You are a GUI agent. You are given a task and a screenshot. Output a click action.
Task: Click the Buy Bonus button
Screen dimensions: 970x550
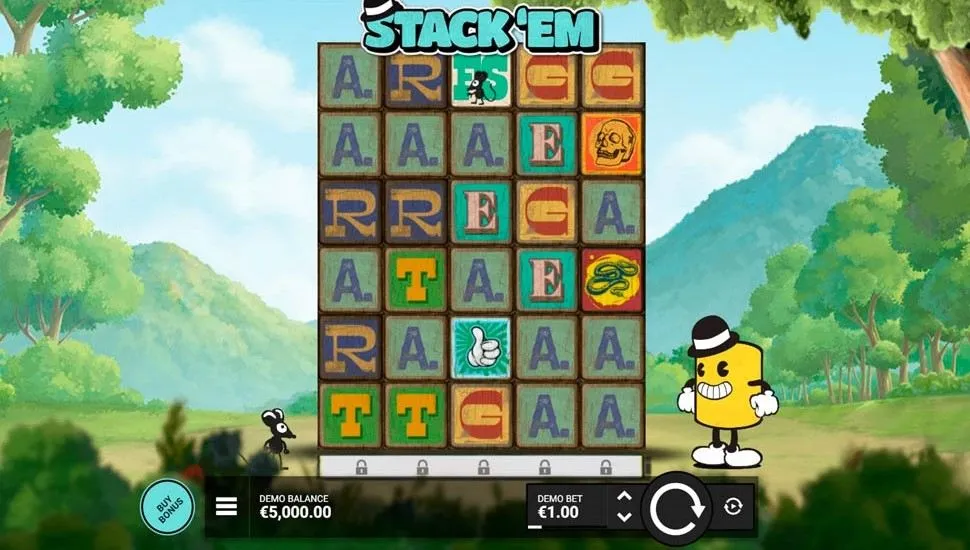[168, 507]
